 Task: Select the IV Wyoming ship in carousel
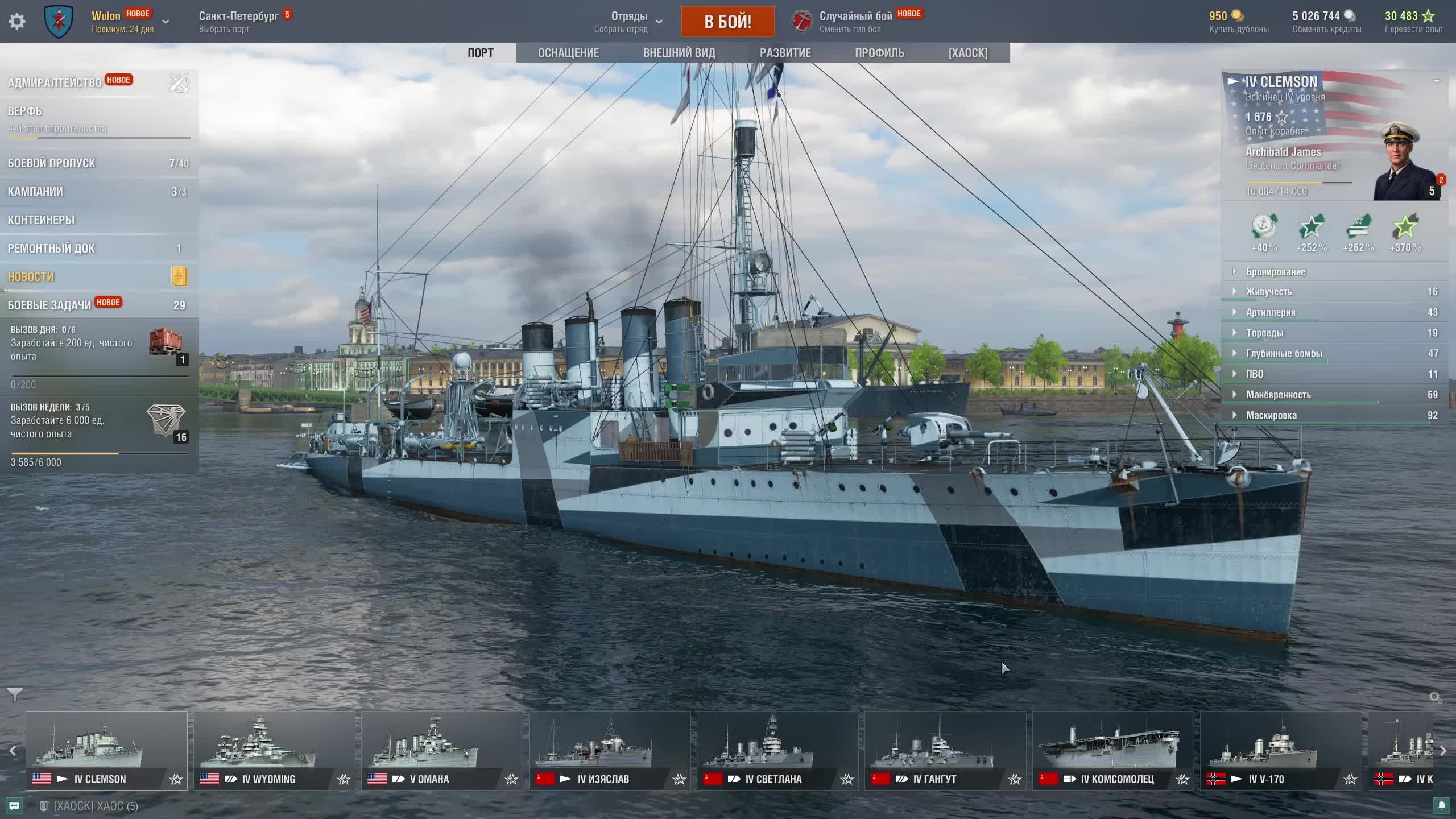[274, 750]
